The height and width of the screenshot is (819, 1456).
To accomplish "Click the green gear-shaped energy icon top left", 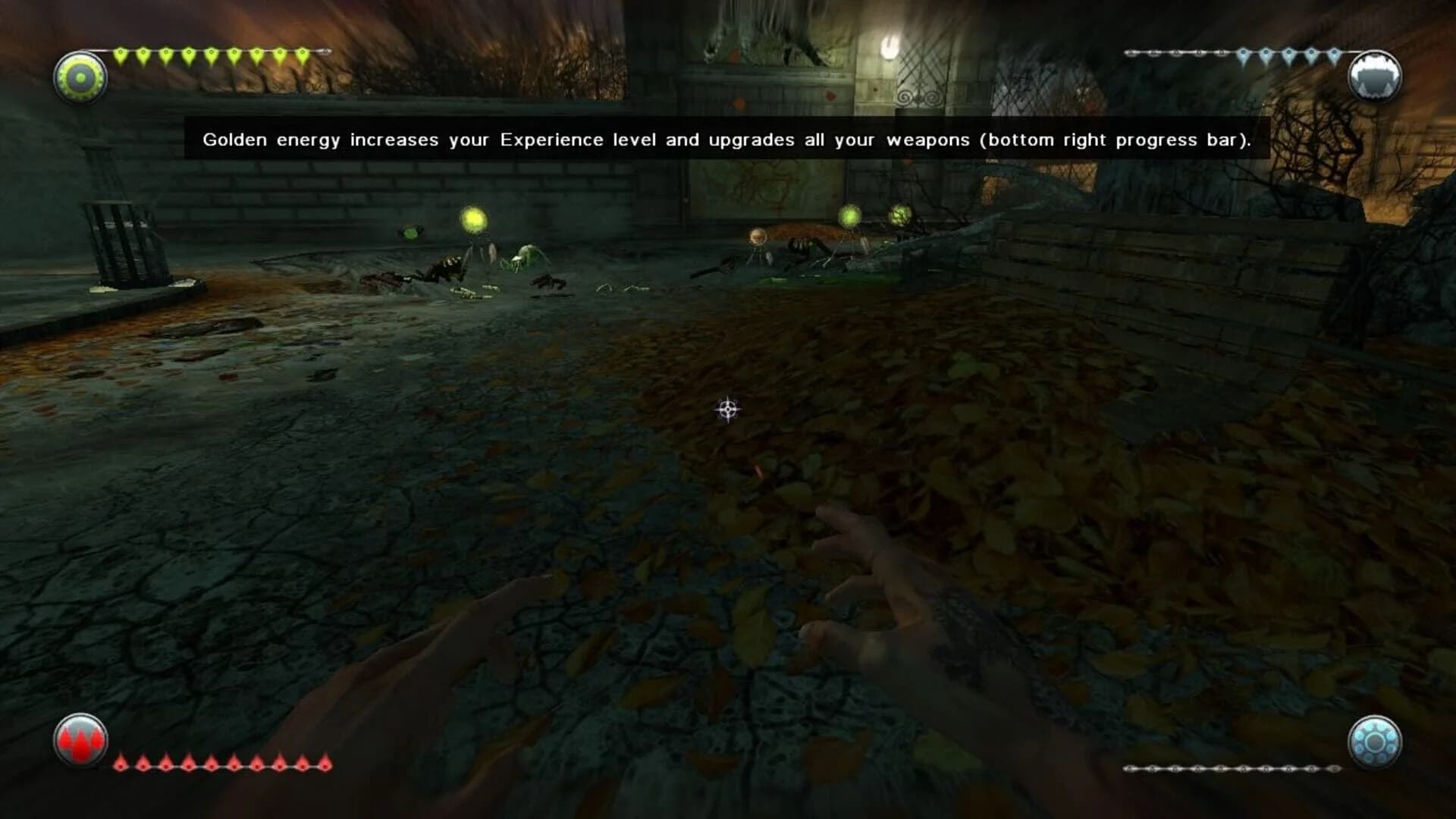I will [x=80, y=76].
